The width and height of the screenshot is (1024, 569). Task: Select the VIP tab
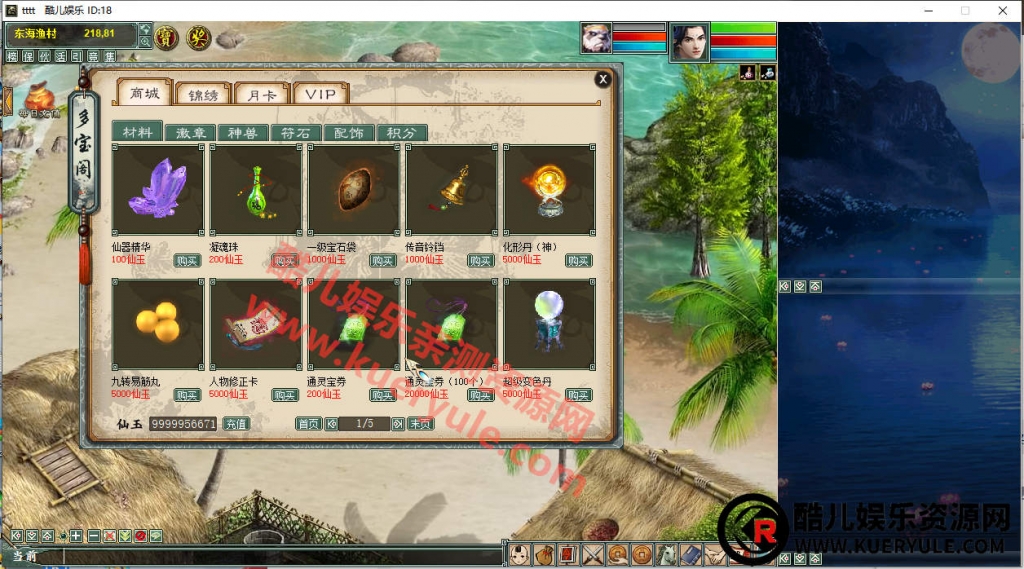[x=321, y=94]
